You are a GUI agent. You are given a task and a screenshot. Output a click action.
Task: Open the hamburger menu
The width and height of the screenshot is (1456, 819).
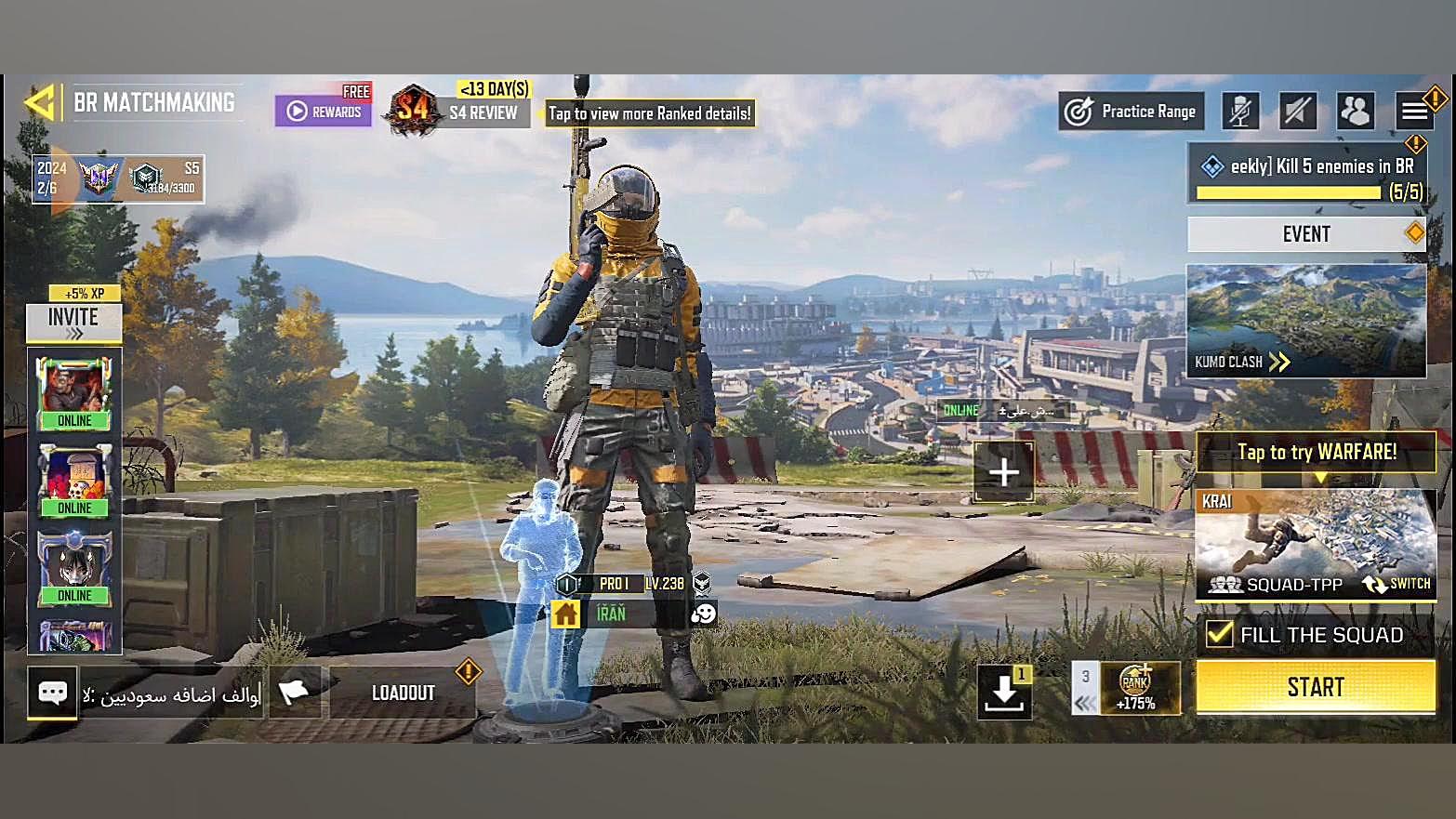click(x=1414, y=112)
